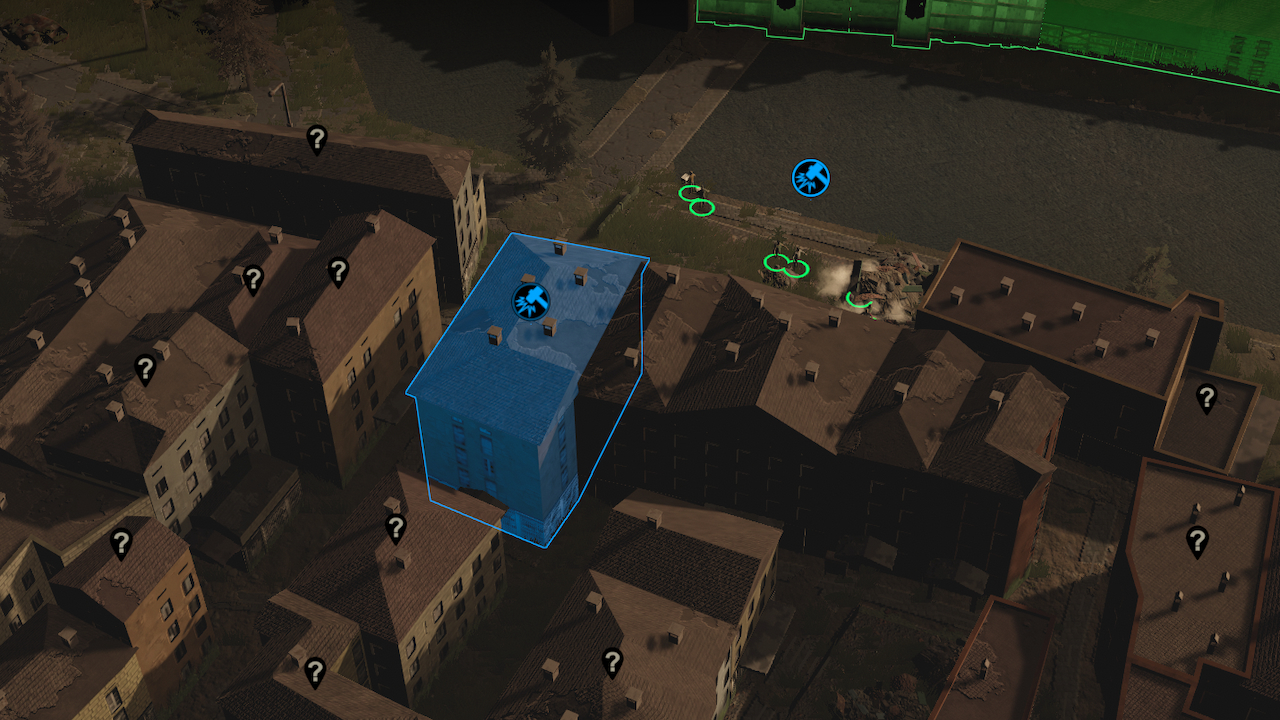This screenshot has height=720, width=1280.
Task: Click the hammer icon above the riverside rubble
Action: coord(811,179)
